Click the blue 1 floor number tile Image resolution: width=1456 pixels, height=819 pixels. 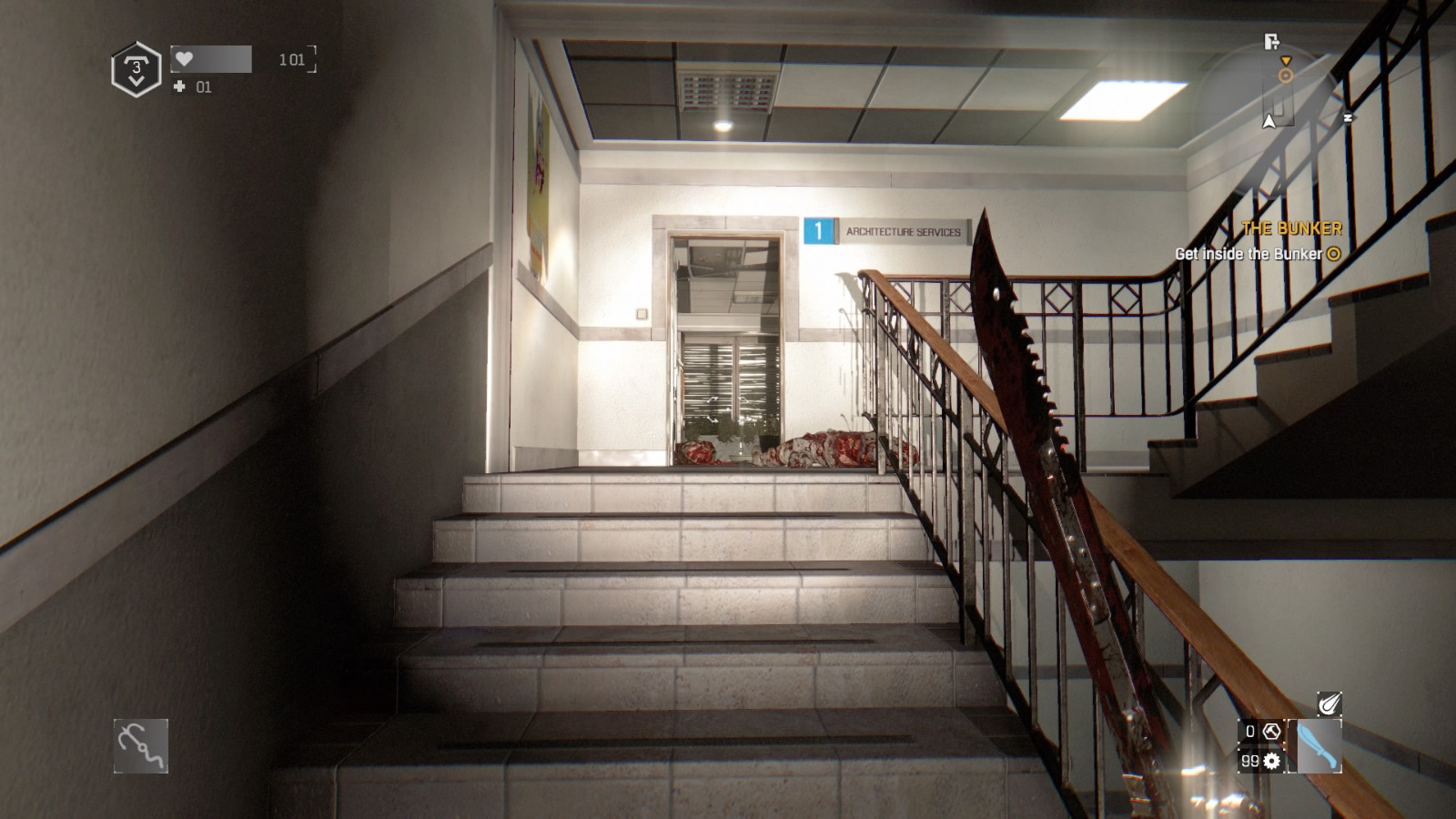click(x=820, y=232)
